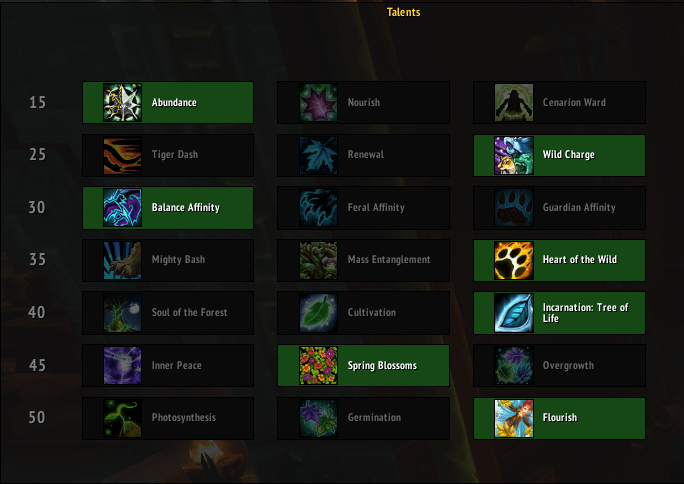Image resolution: width=684 pixels, height=484 pixels.
Task: Choose the Renewal talent
Action: click(363, 155)
